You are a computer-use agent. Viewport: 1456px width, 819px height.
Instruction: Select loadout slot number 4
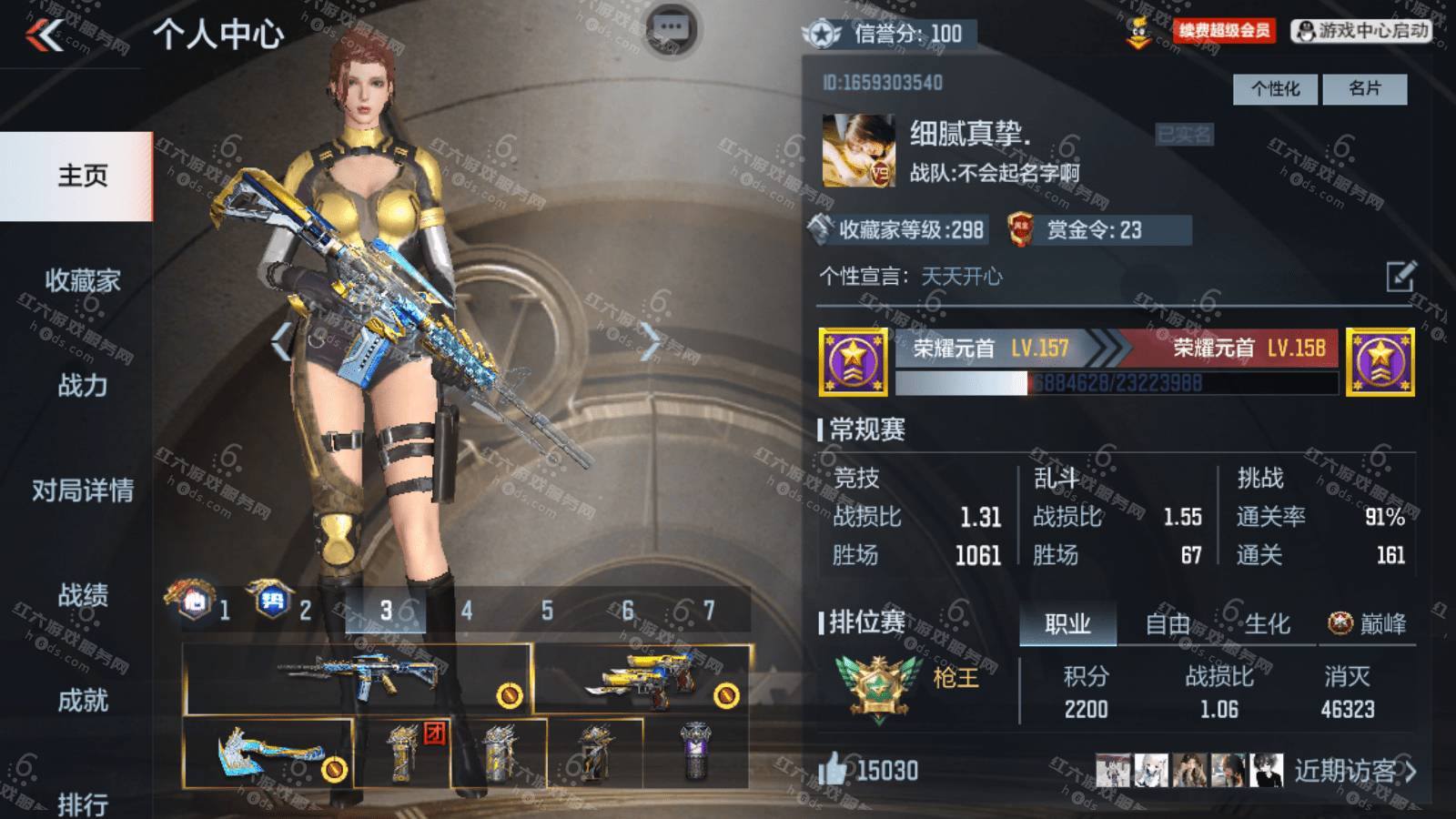[467, 611]
